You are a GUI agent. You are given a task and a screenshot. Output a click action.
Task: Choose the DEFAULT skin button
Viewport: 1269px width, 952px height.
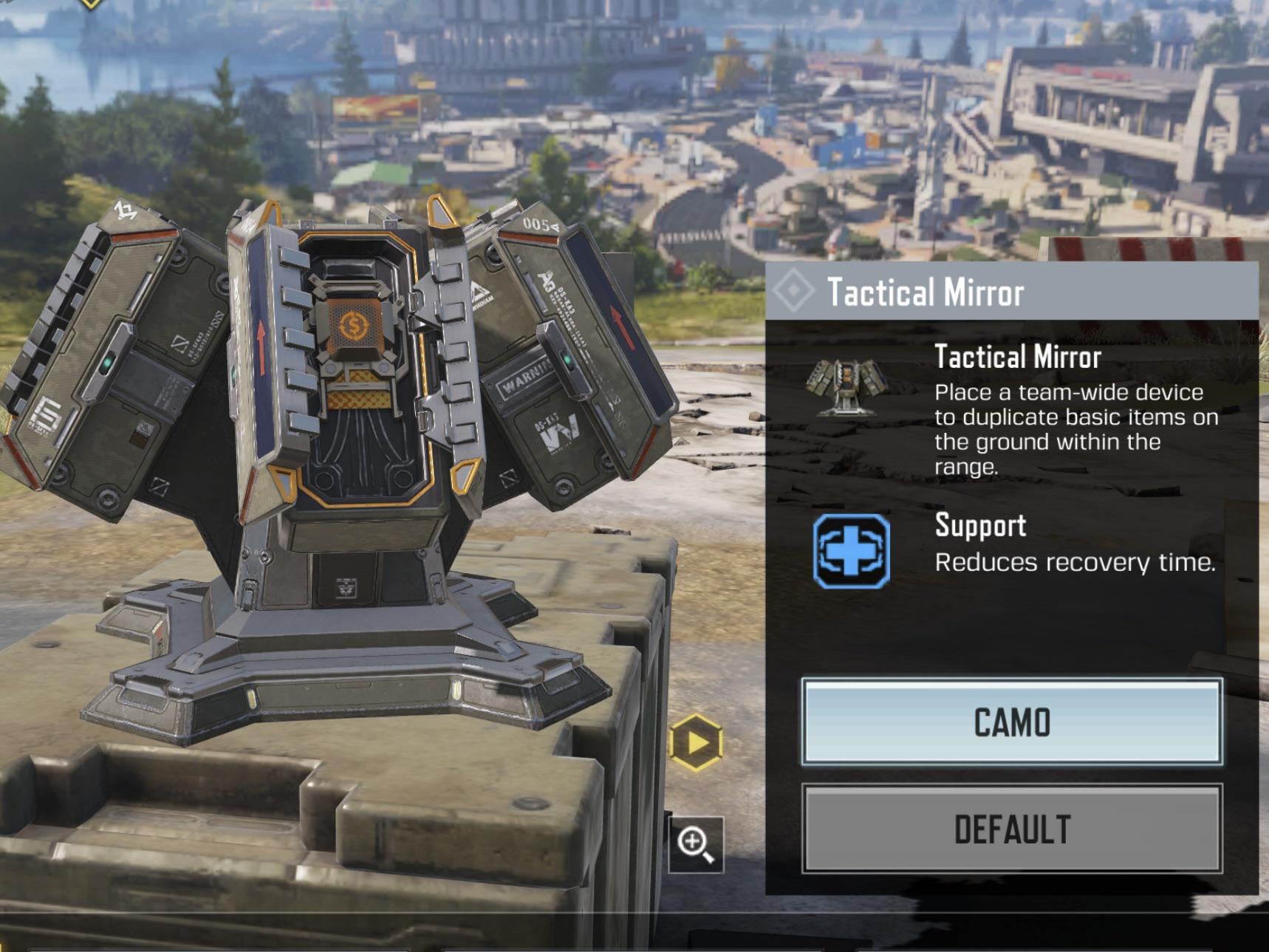pyautogui.click(x=1011, y=829)
